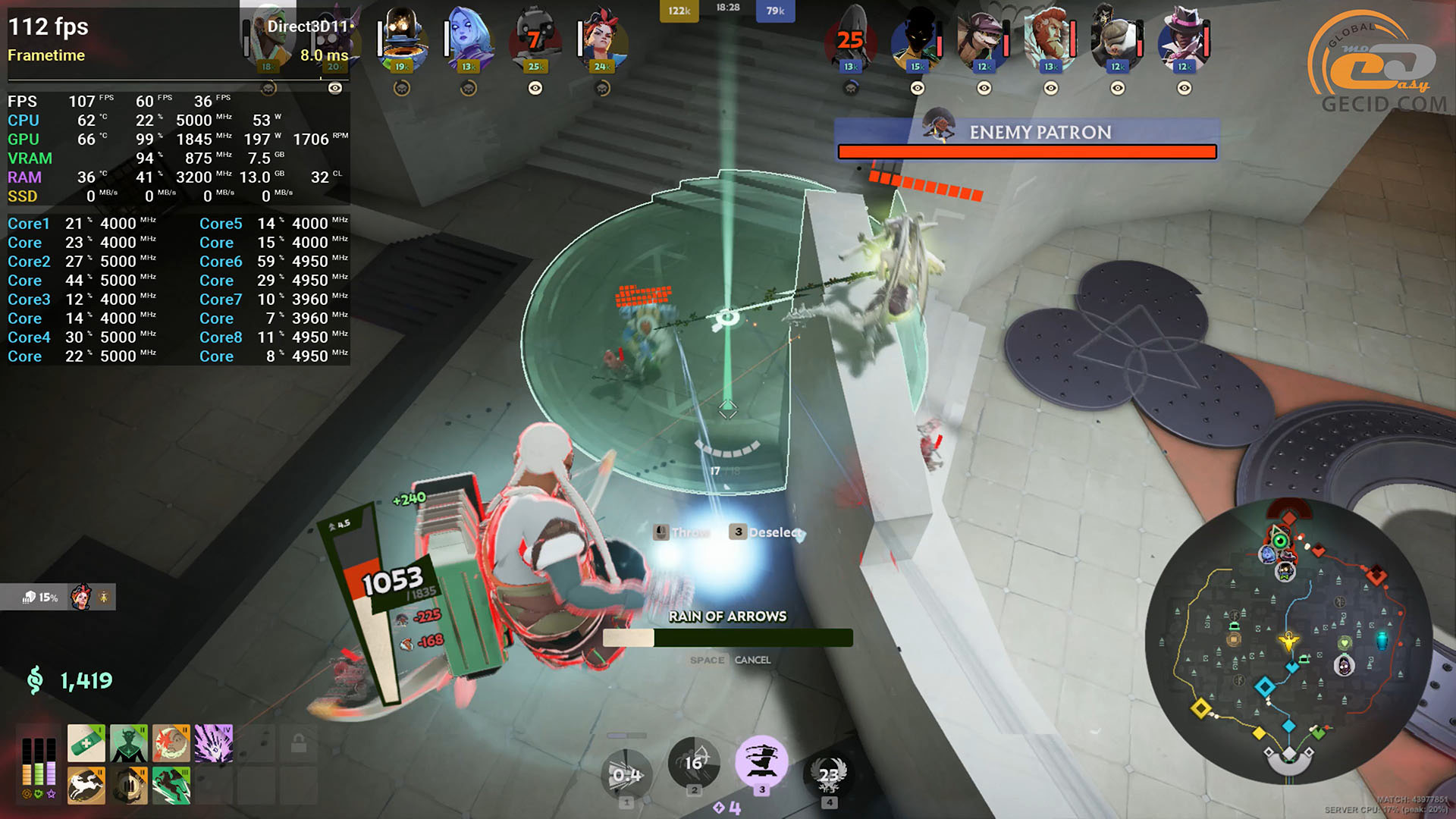Screen dimensions: 1456x819
Task: Click the small hero portrait beside 15%
Action: click(81, 598)
